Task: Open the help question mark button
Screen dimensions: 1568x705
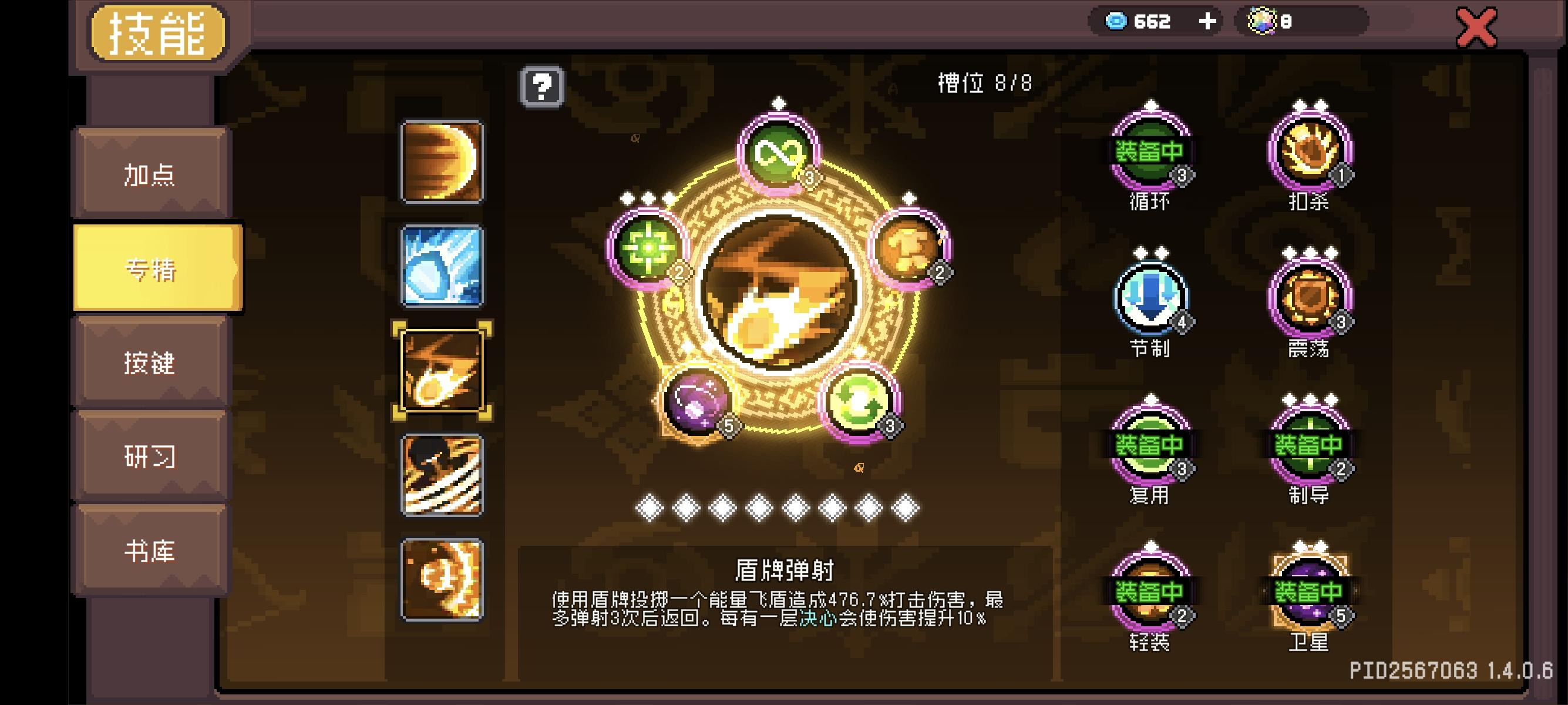Action: coord(544,87)
